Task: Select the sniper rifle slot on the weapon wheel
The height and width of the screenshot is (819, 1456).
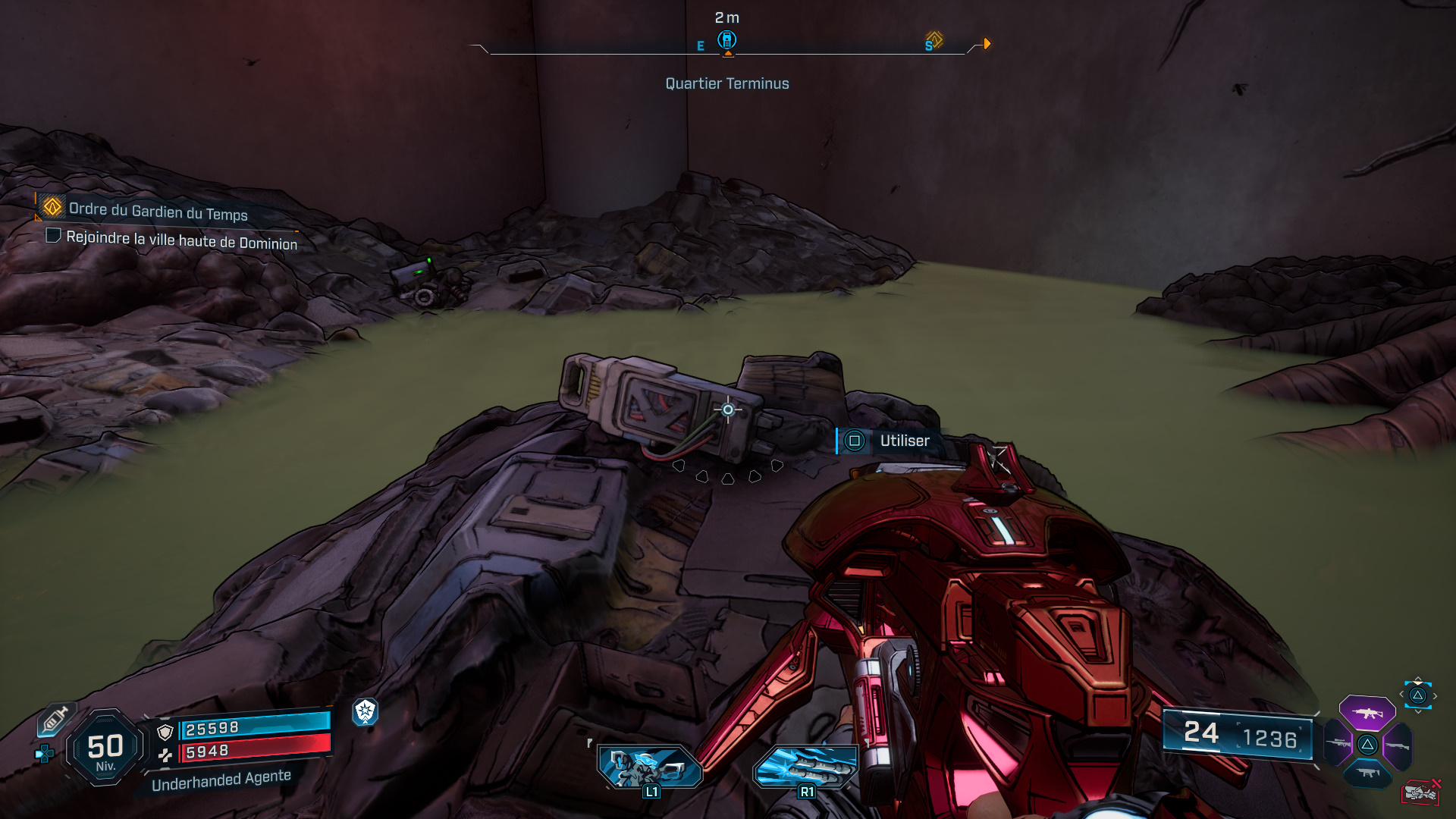Action: pos(1338,743)
